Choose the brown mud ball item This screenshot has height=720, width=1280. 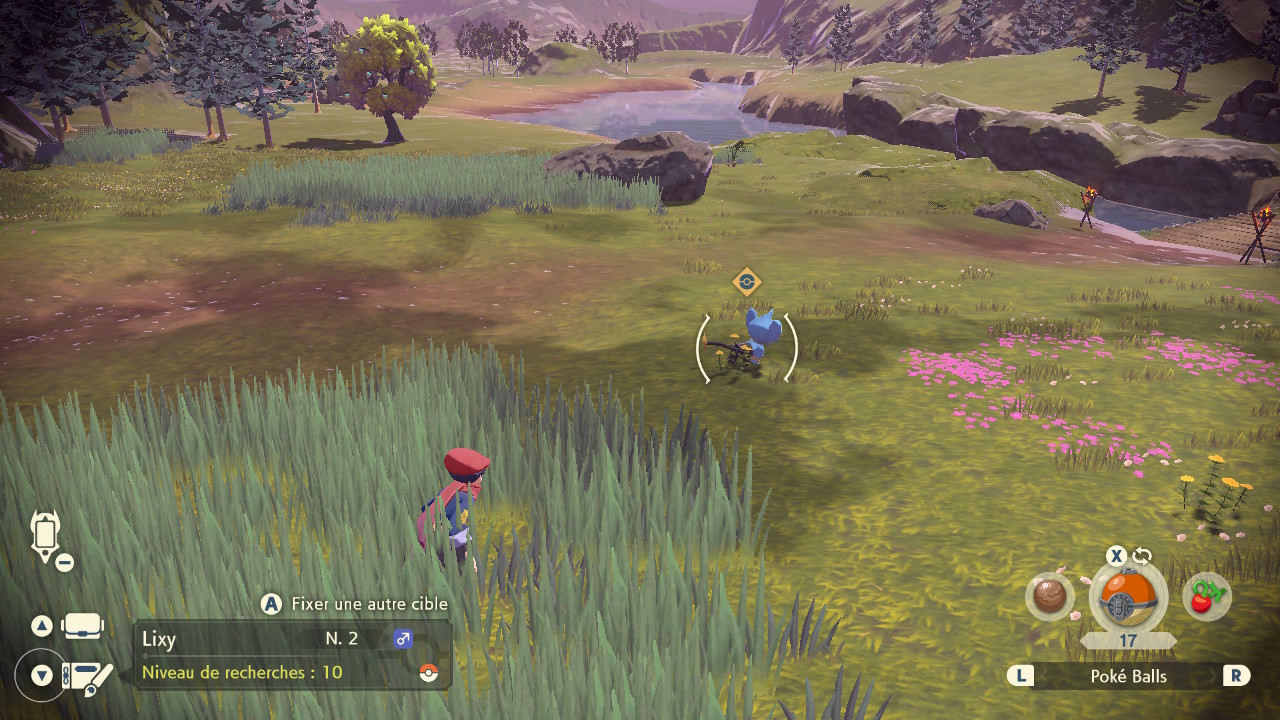pyautogui.click(x=1049, y=597)
